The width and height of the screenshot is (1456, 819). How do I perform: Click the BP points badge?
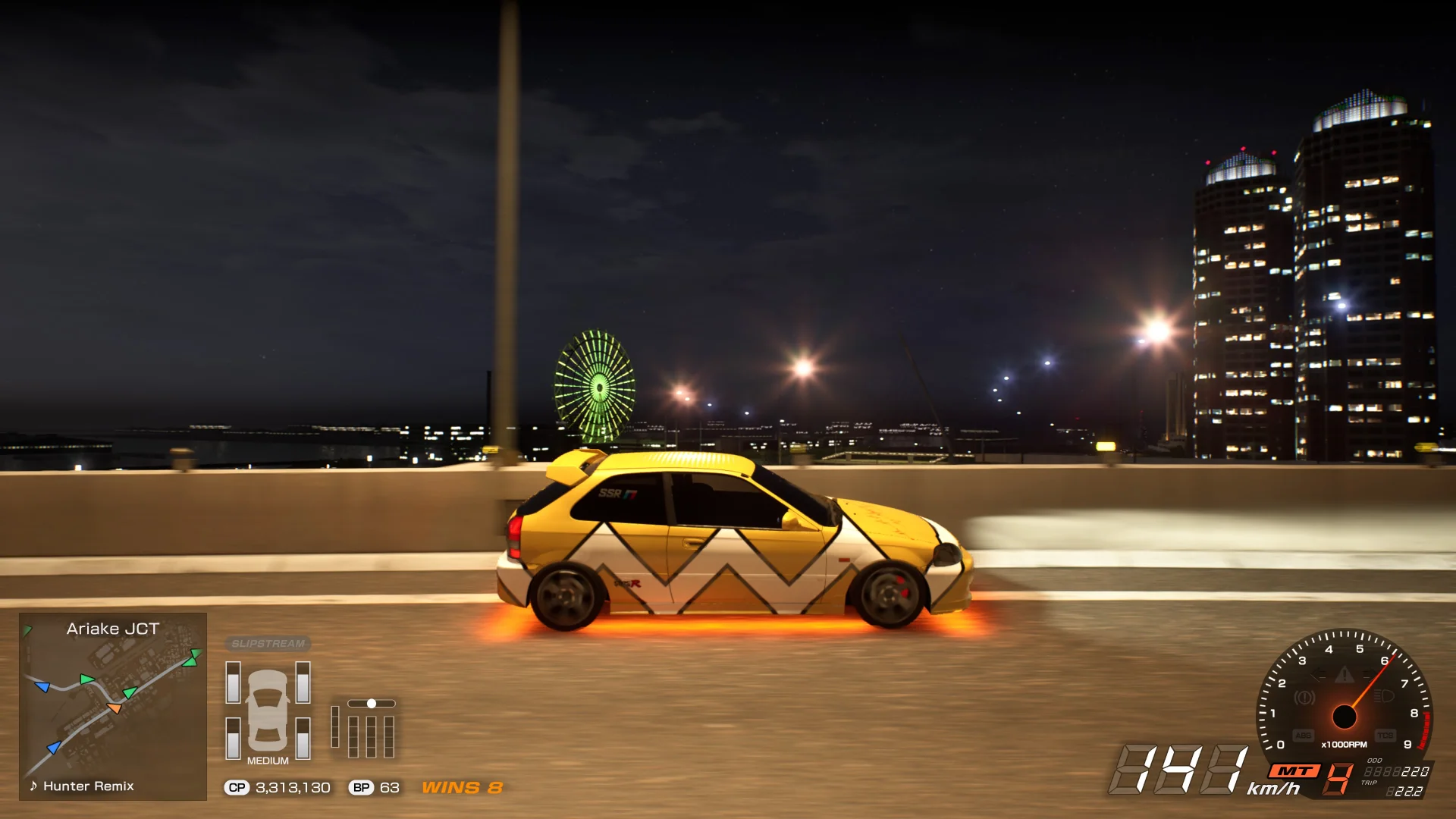point(361,788)
